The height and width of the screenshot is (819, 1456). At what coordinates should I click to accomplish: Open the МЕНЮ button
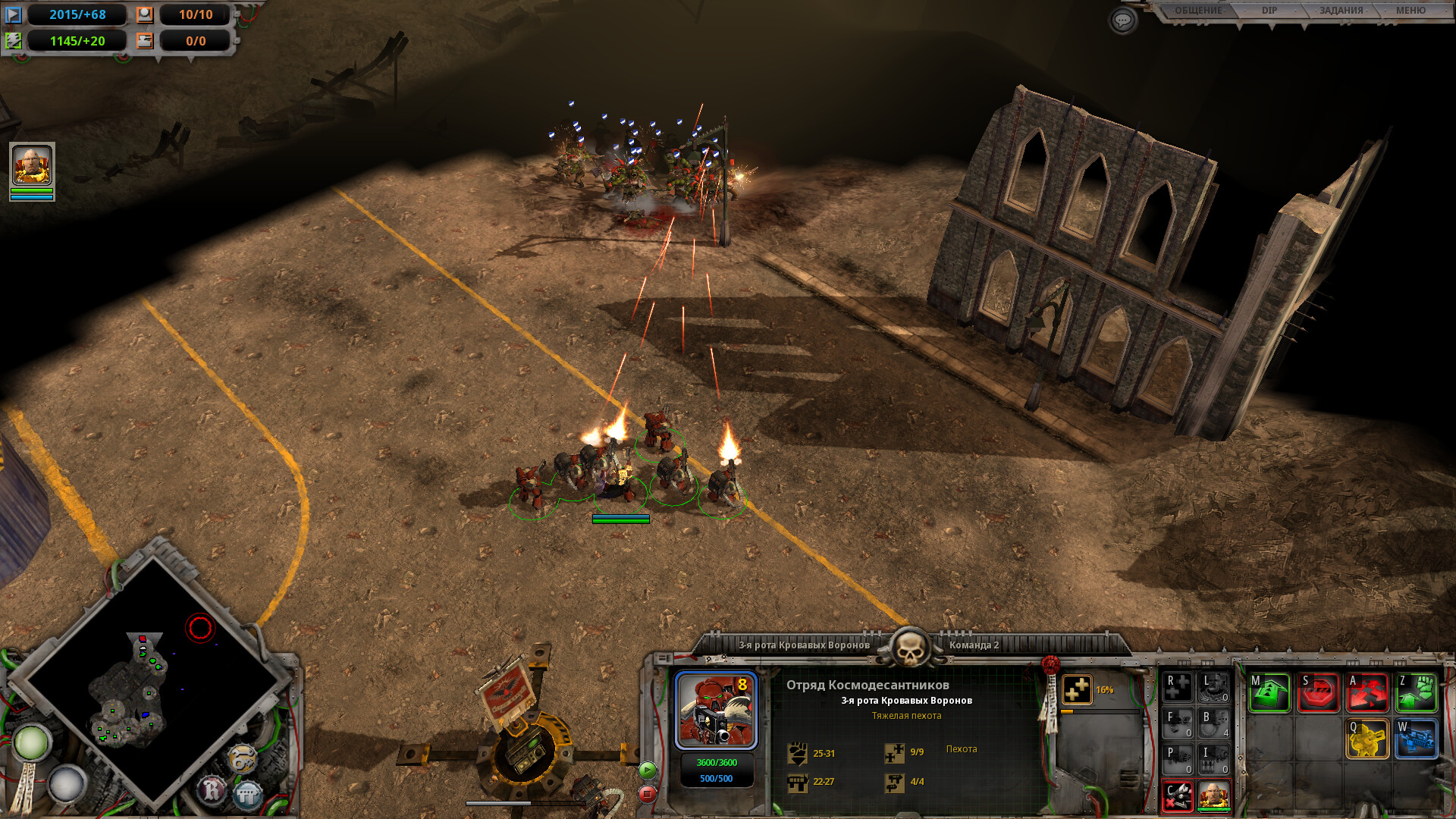(1410, 11)
